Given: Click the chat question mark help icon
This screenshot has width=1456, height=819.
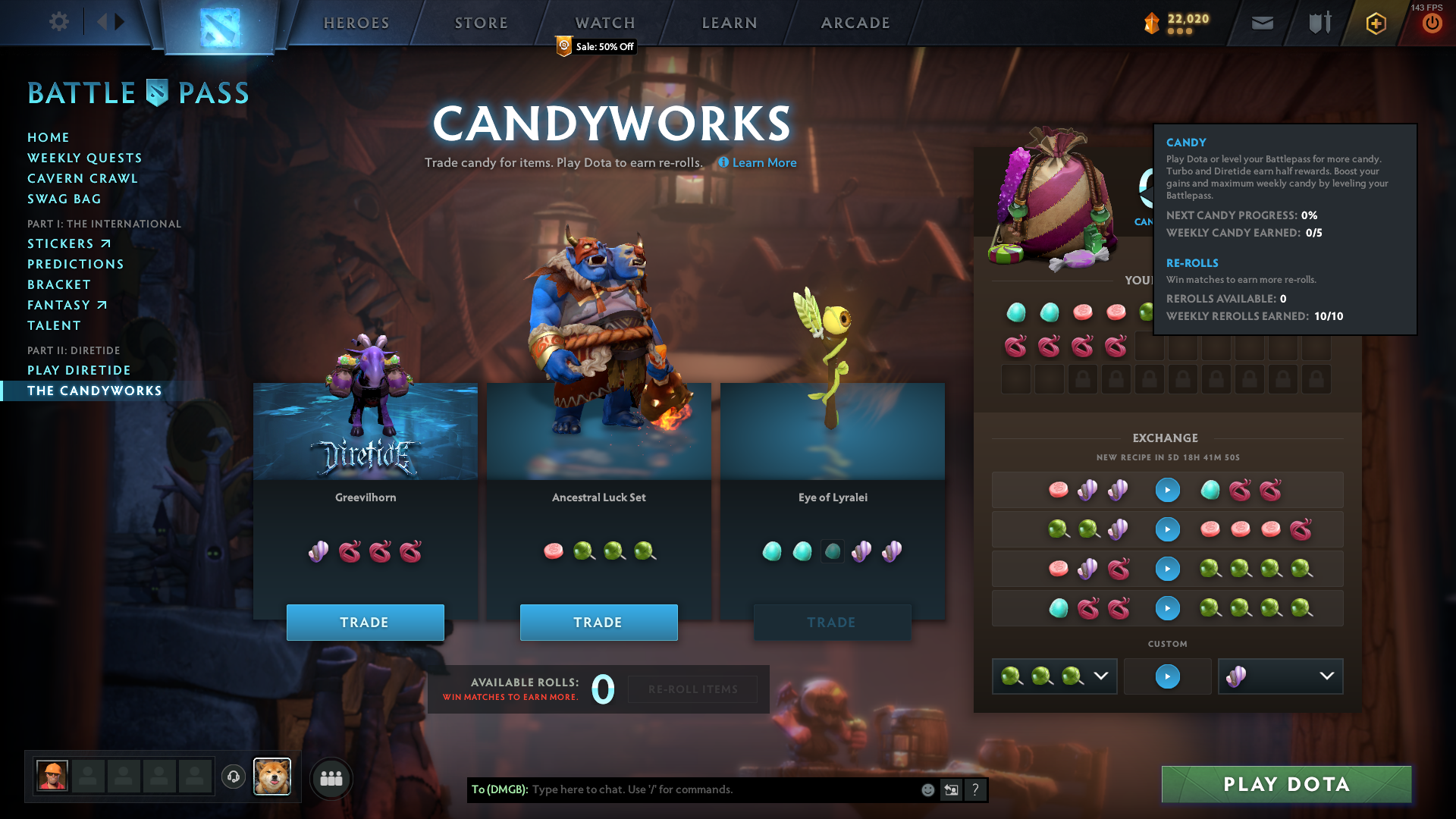Looking at the screenshot, I should (975, 789).
